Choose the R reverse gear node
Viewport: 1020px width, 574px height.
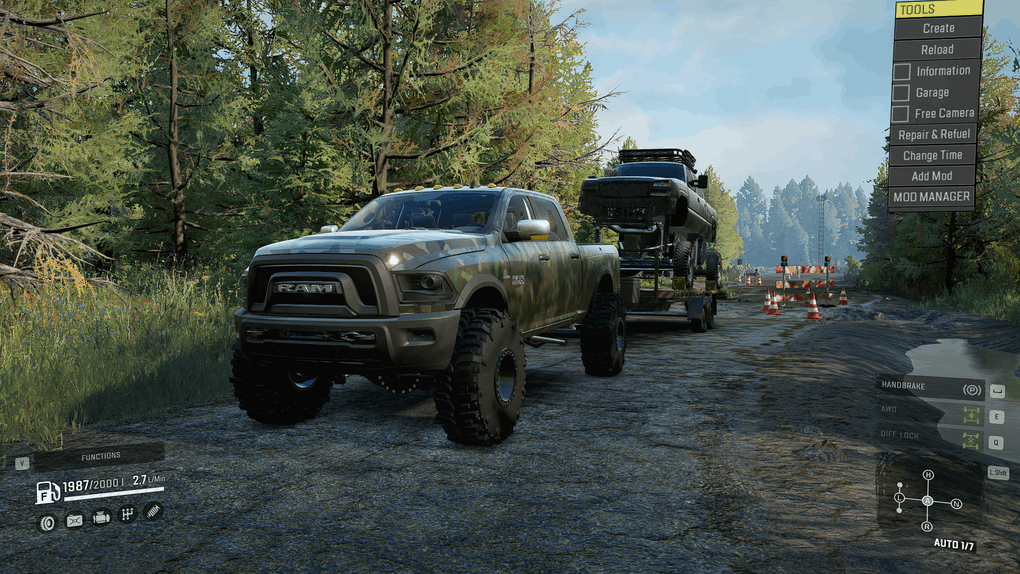click(927, 526)
